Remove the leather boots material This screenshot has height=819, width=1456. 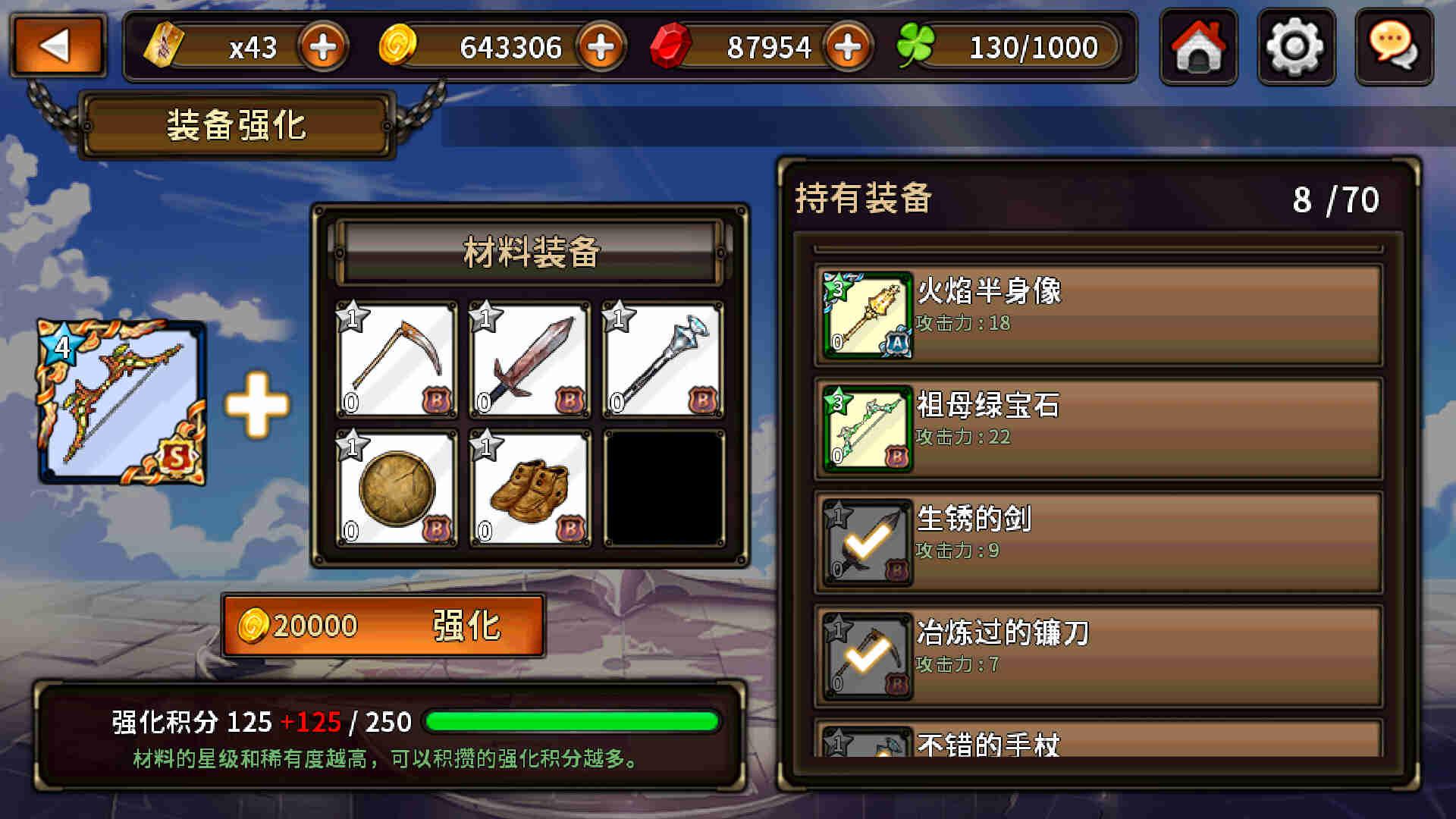tap(529, 489)
